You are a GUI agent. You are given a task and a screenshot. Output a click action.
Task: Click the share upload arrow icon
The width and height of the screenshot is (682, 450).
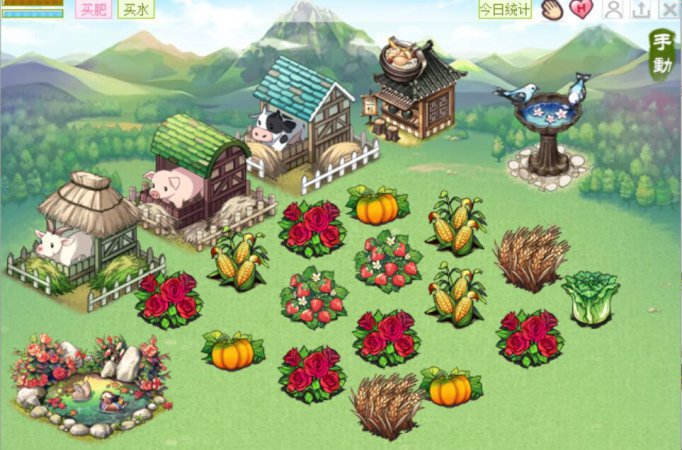pos(642,9)
